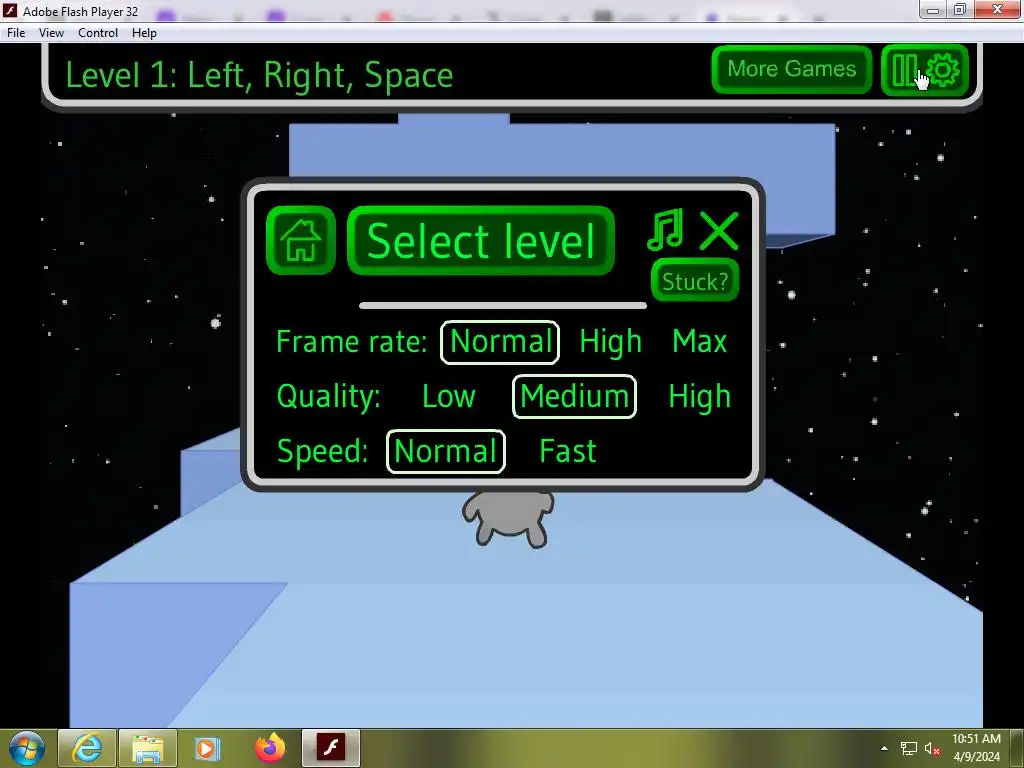Screen dimensions: 1024x768
Task: Choose Normal speed
Action: pos(445,452)
